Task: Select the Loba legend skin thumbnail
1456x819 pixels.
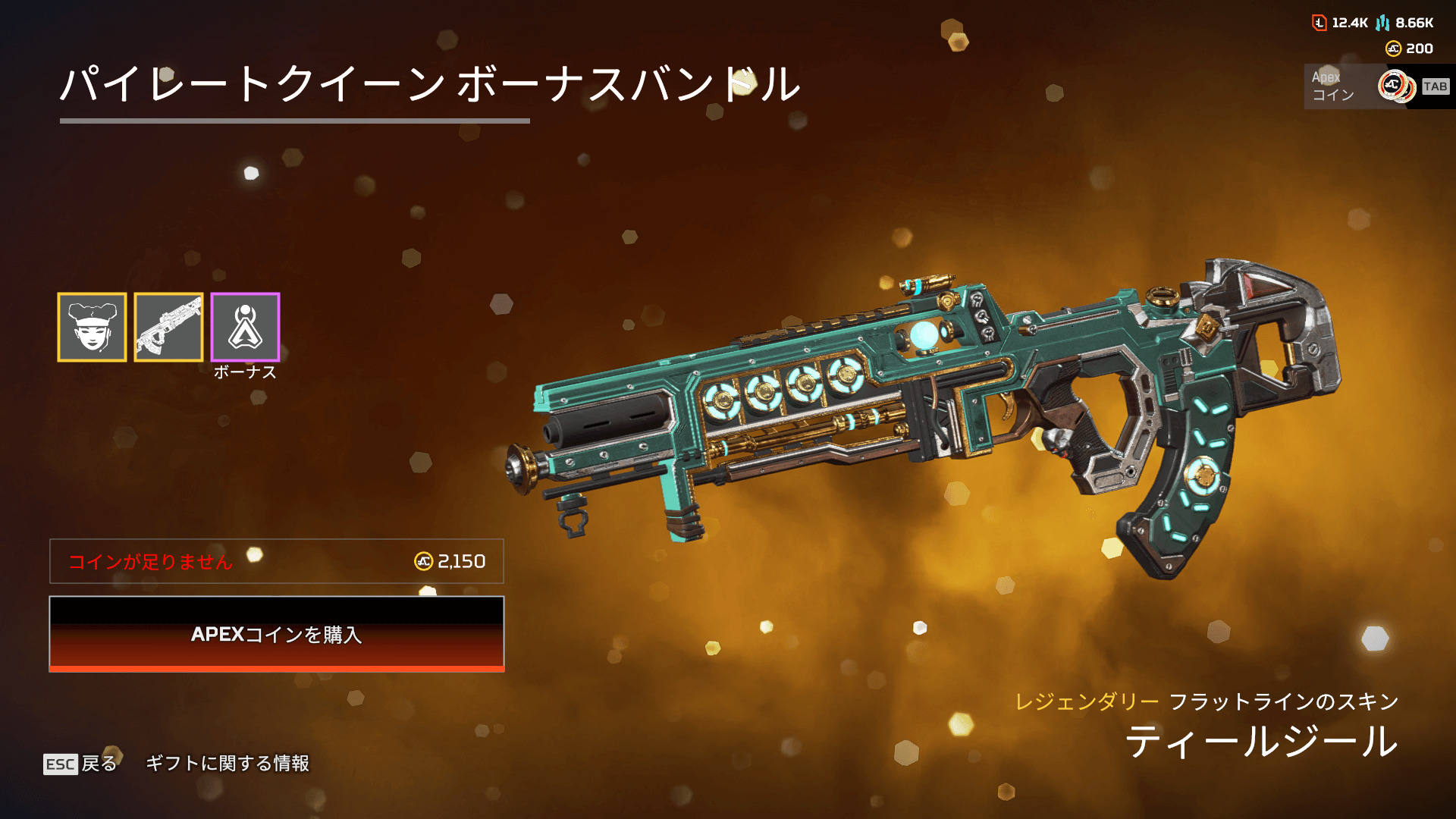Action: point(92,327)
